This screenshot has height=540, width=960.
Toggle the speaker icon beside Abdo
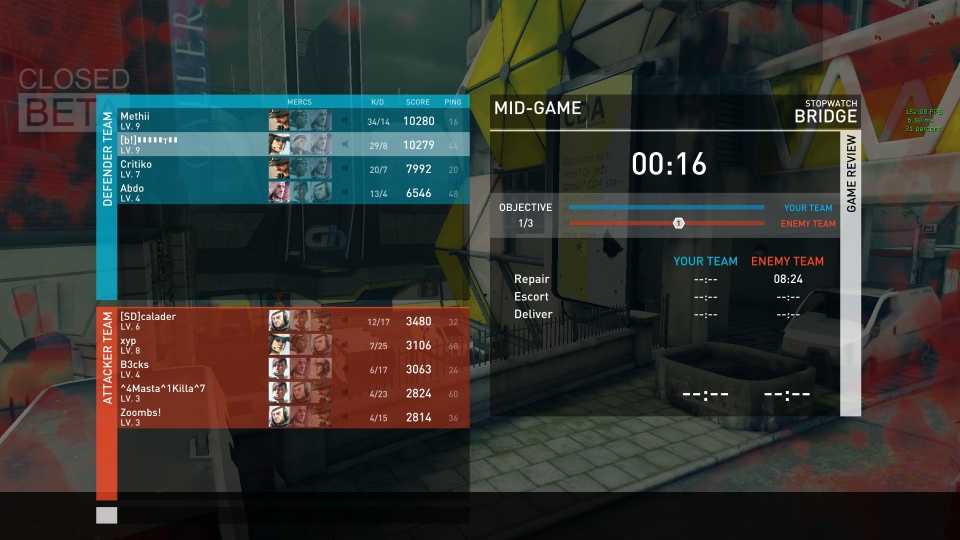coord(346,193)
